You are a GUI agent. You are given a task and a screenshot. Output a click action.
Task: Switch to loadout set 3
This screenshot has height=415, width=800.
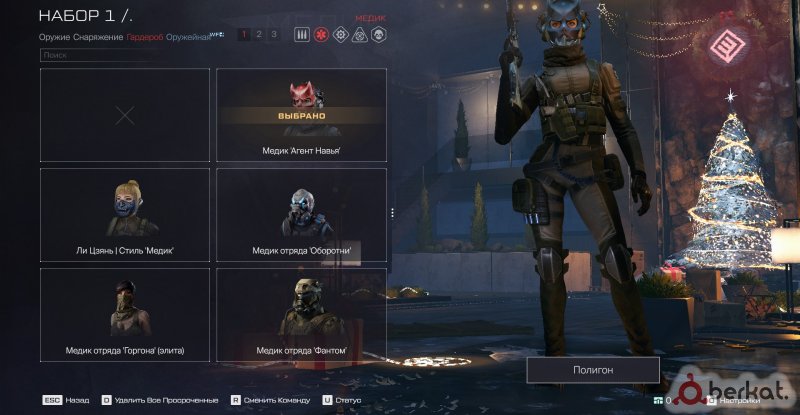[x=274, y=34]
